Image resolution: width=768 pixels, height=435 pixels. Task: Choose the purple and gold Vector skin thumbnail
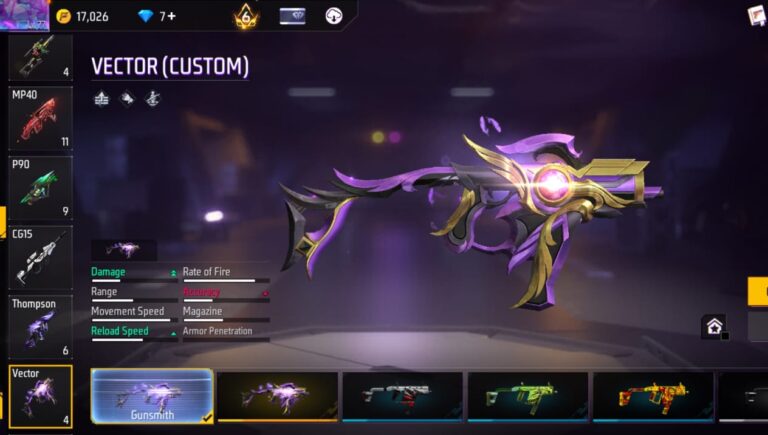[x=277, y=396]
